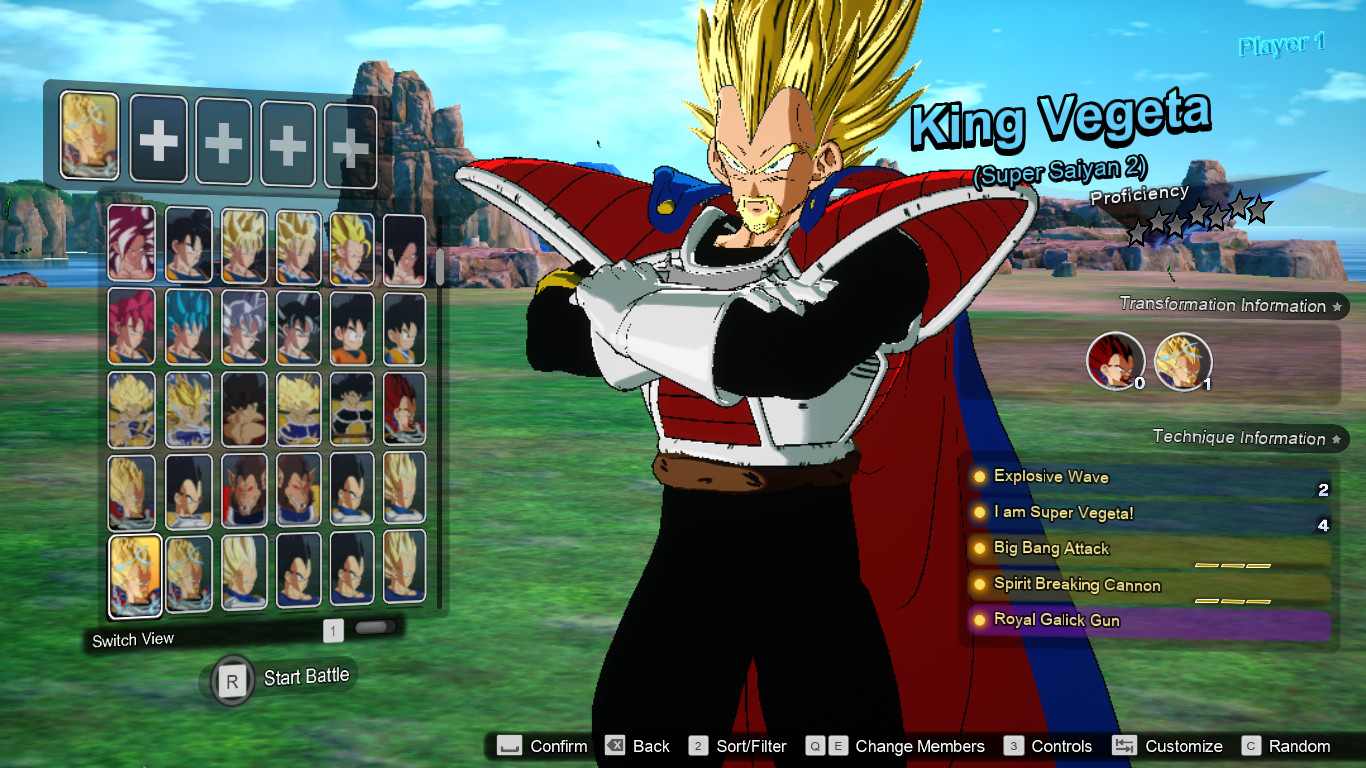Click the Super Saiyan 2 transformation icon
The height and width of the screenshot is (768, 1366).
click(1184, 362)
